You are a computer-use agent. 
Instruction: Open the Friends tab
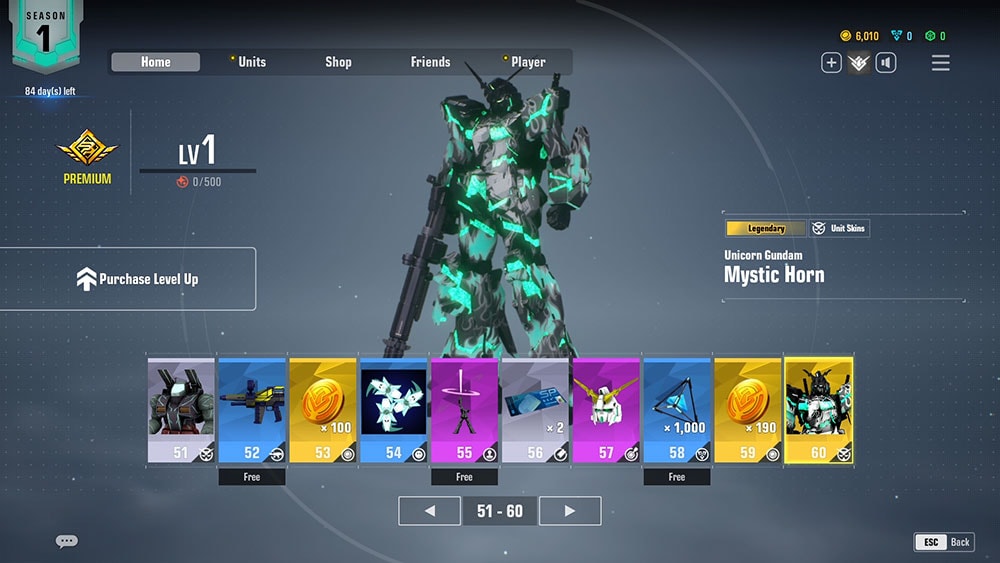430,62
